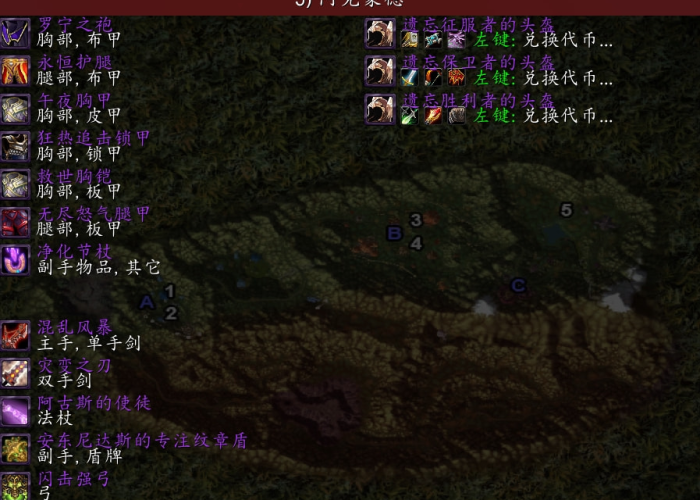
Task: Select the 遗忘保卫者的头盔 token entry
Action: tap(478, 62)
